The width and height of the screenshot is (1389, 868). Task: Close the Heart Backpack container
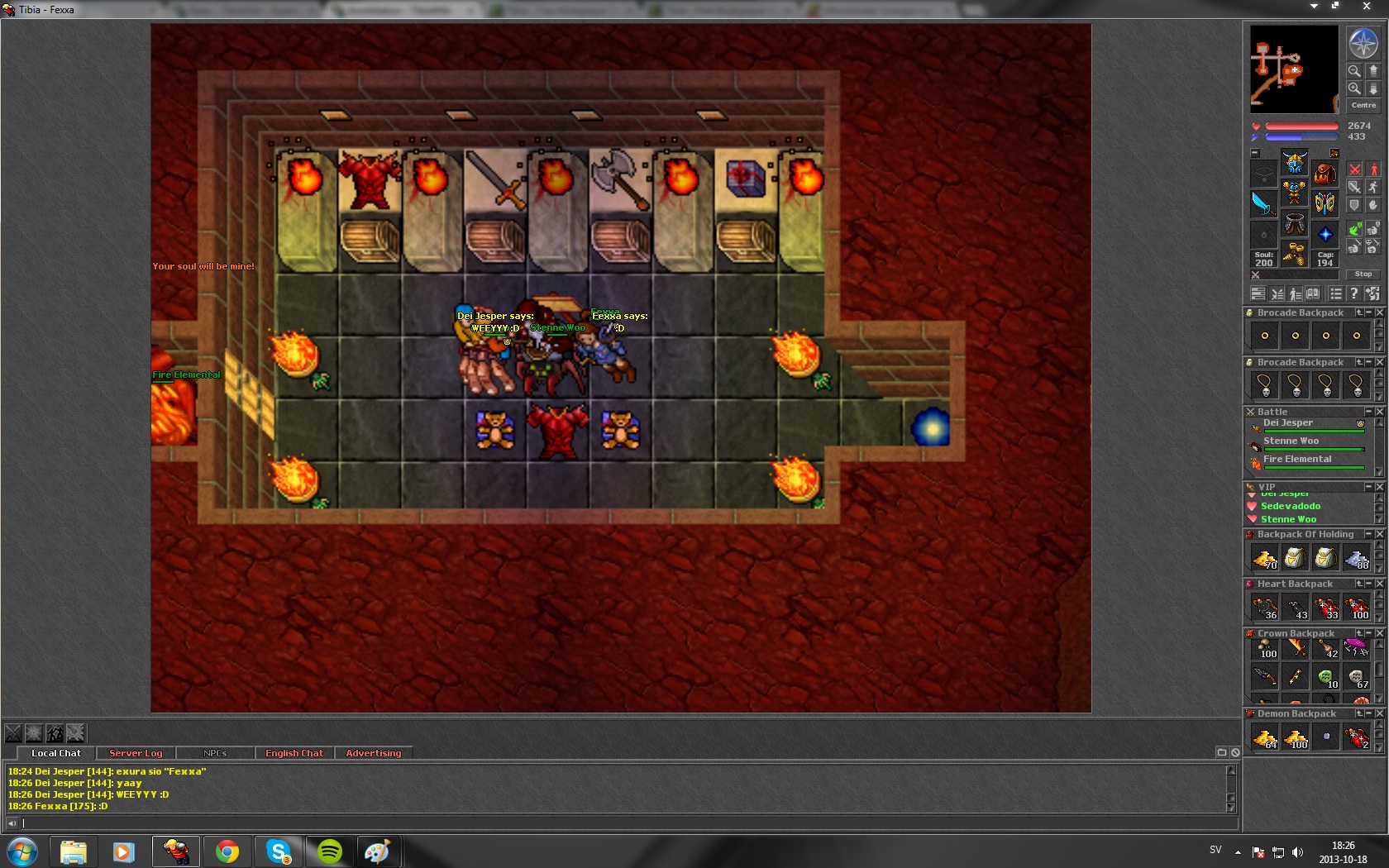(x=1379, y=584)
